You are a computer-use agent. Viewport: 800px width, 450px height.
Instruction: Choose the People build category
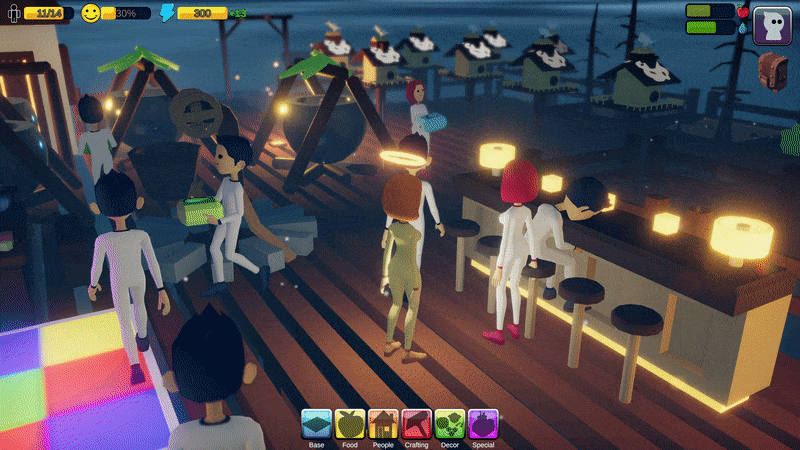point(383,424)
